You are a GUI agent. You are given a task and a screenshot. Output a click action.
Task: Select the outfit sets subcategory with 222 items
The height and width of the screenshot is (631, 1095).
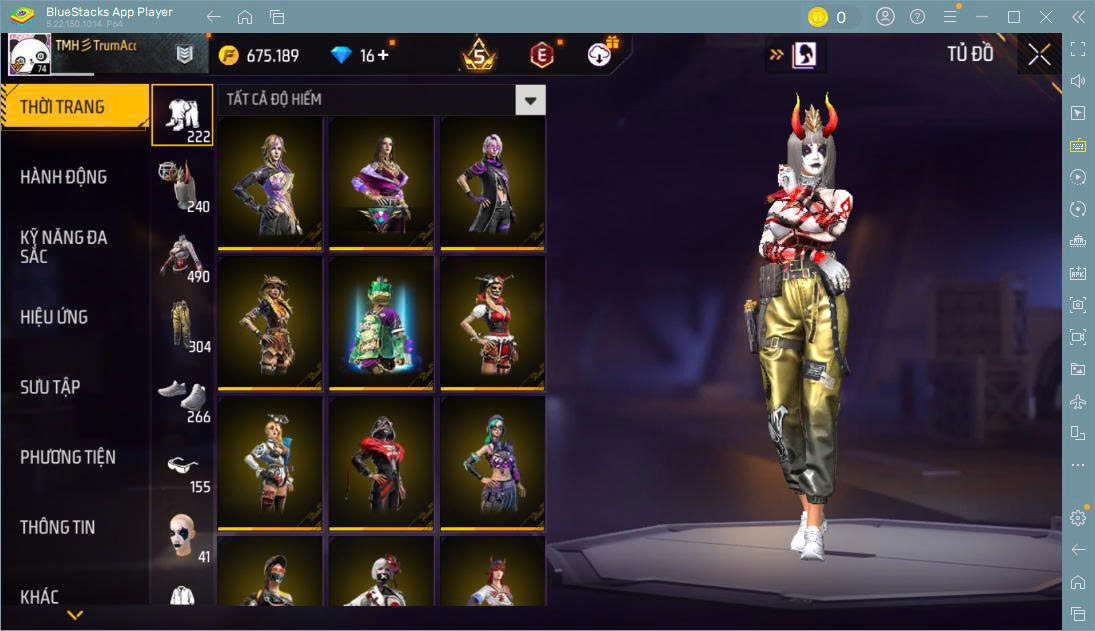click(x=182, y=116)
